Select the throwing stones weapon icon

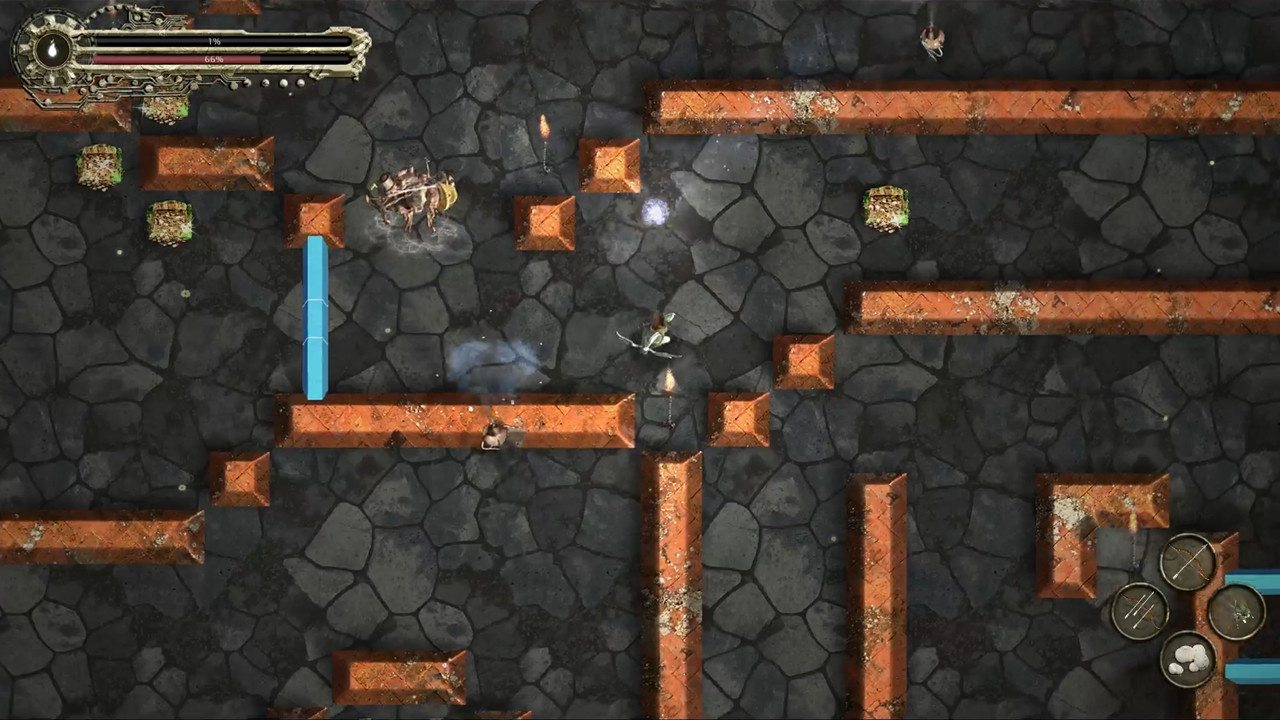pyautogui.click(x=1187, y=658)
